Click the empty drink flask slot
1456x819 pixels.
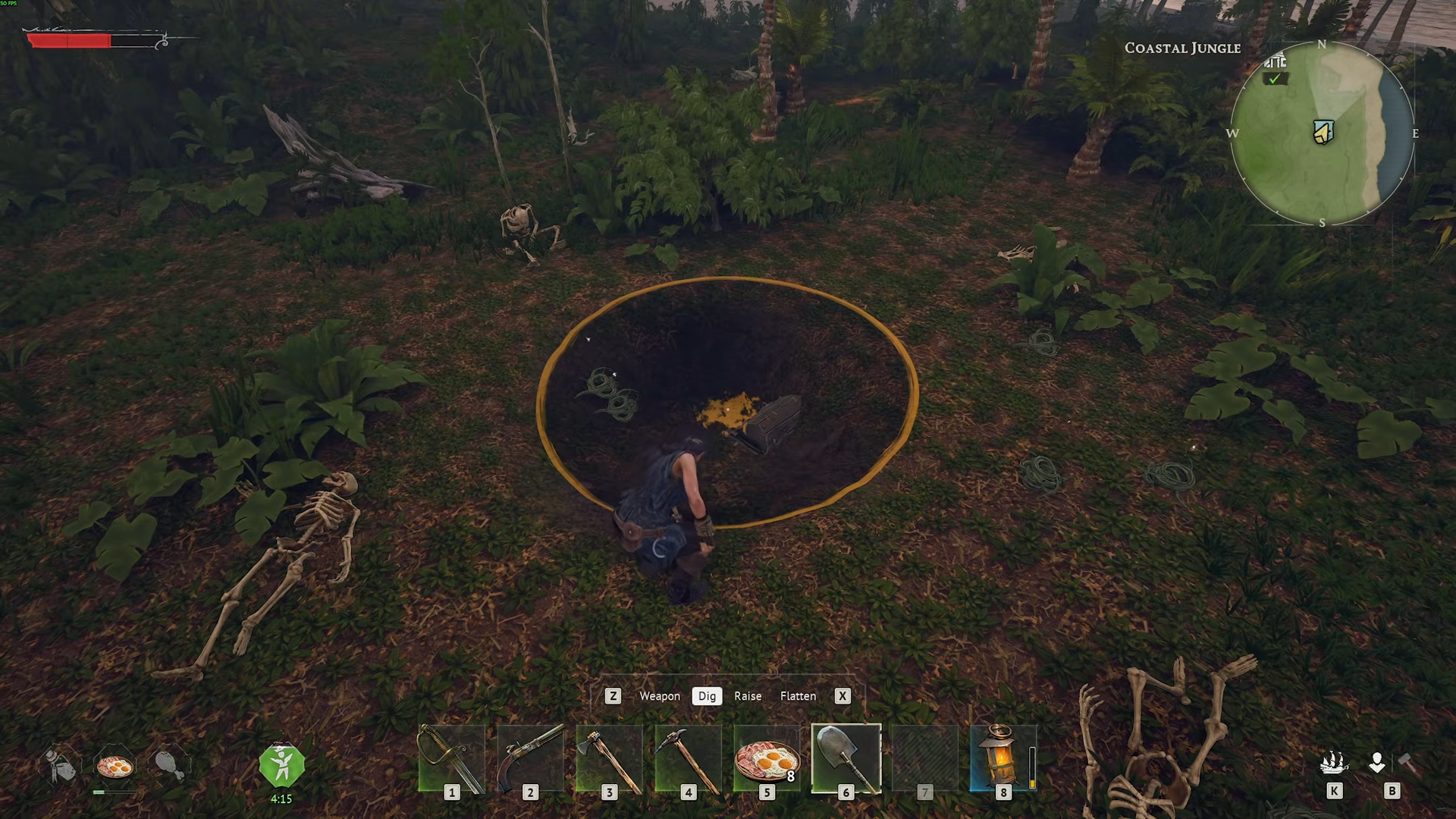61,765
